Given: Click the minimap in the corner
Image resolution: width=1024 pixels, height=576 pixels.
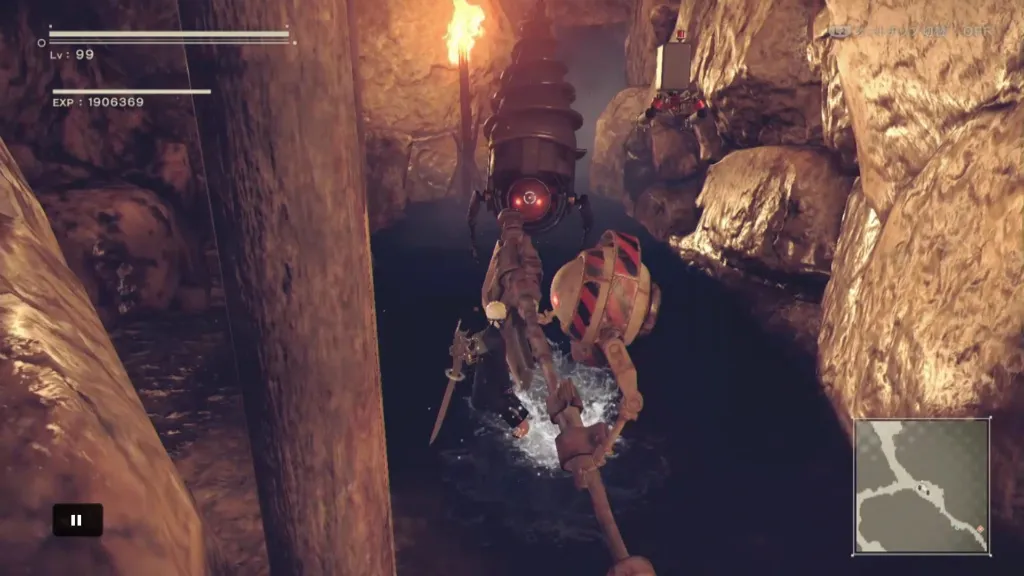Looking at the screenshot, I should point(922,486).
